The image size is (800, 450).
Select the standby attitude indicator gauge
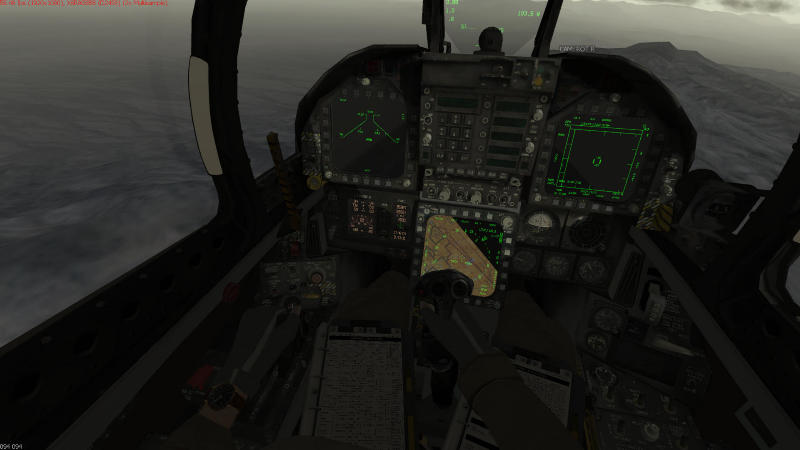[541, 224]
